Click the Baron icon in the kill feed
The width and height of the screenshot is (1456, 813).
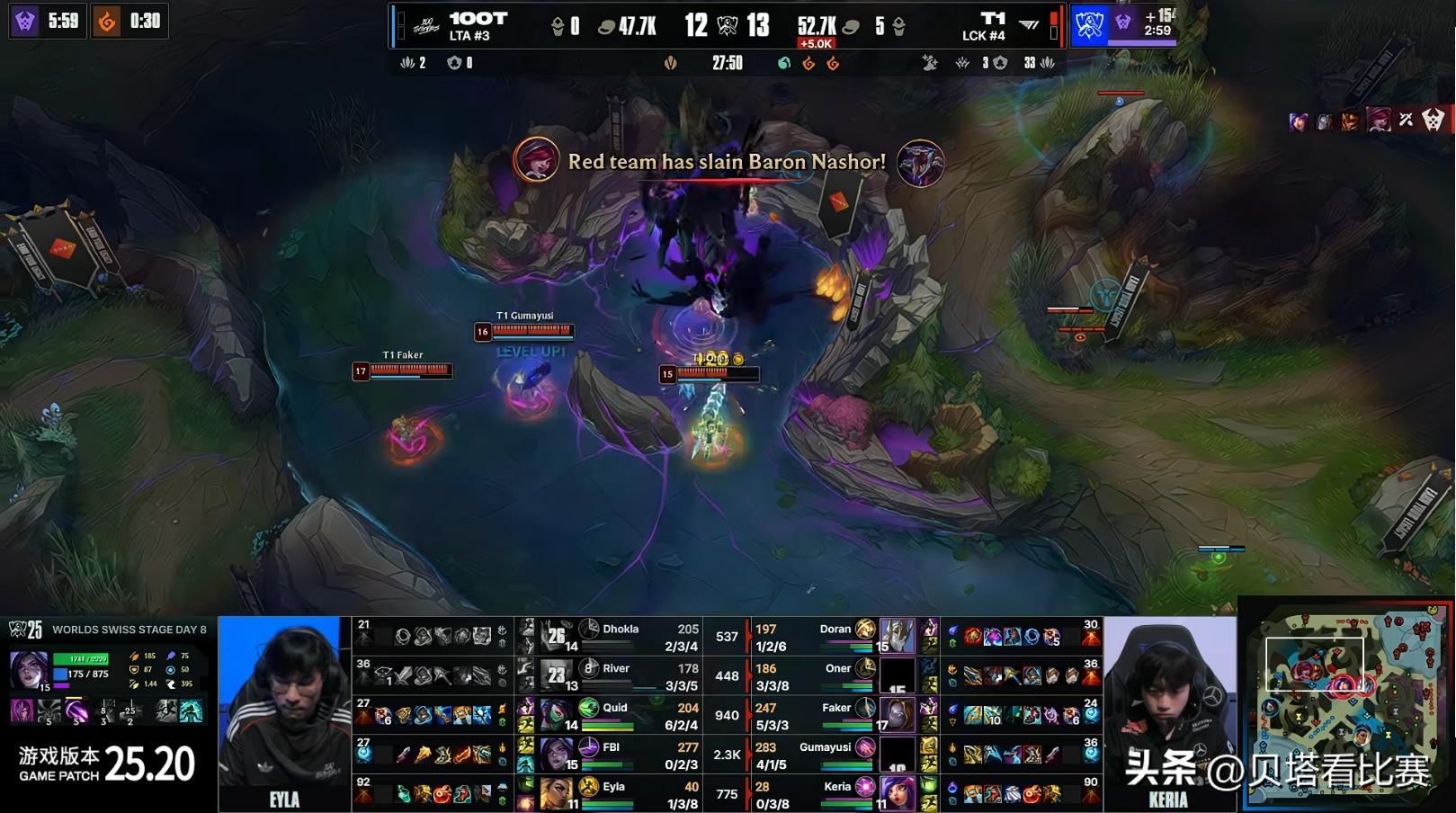coord(920,163)
